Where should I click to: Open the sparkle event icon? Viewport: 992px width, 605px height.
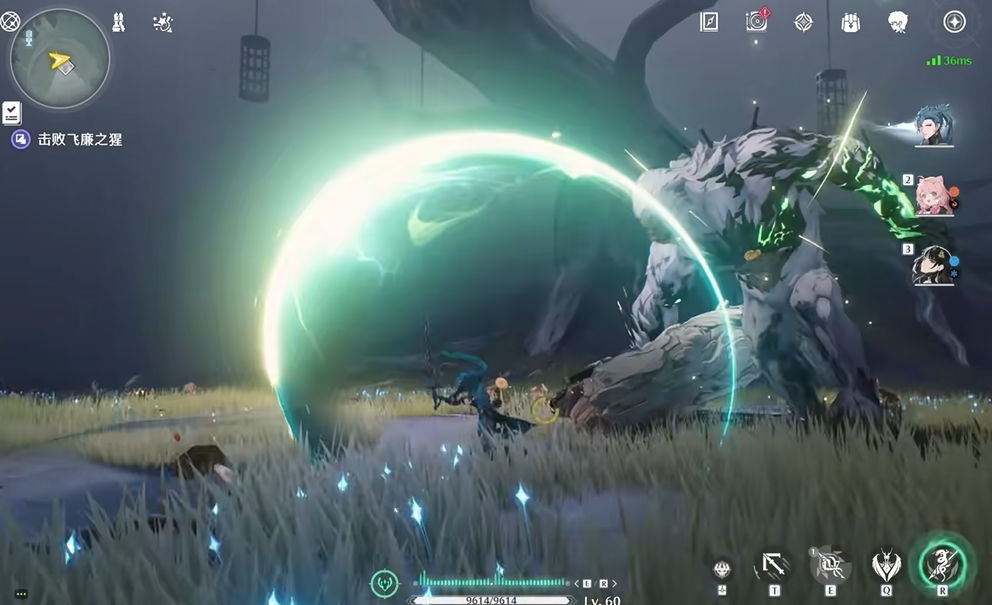point(163,22)
